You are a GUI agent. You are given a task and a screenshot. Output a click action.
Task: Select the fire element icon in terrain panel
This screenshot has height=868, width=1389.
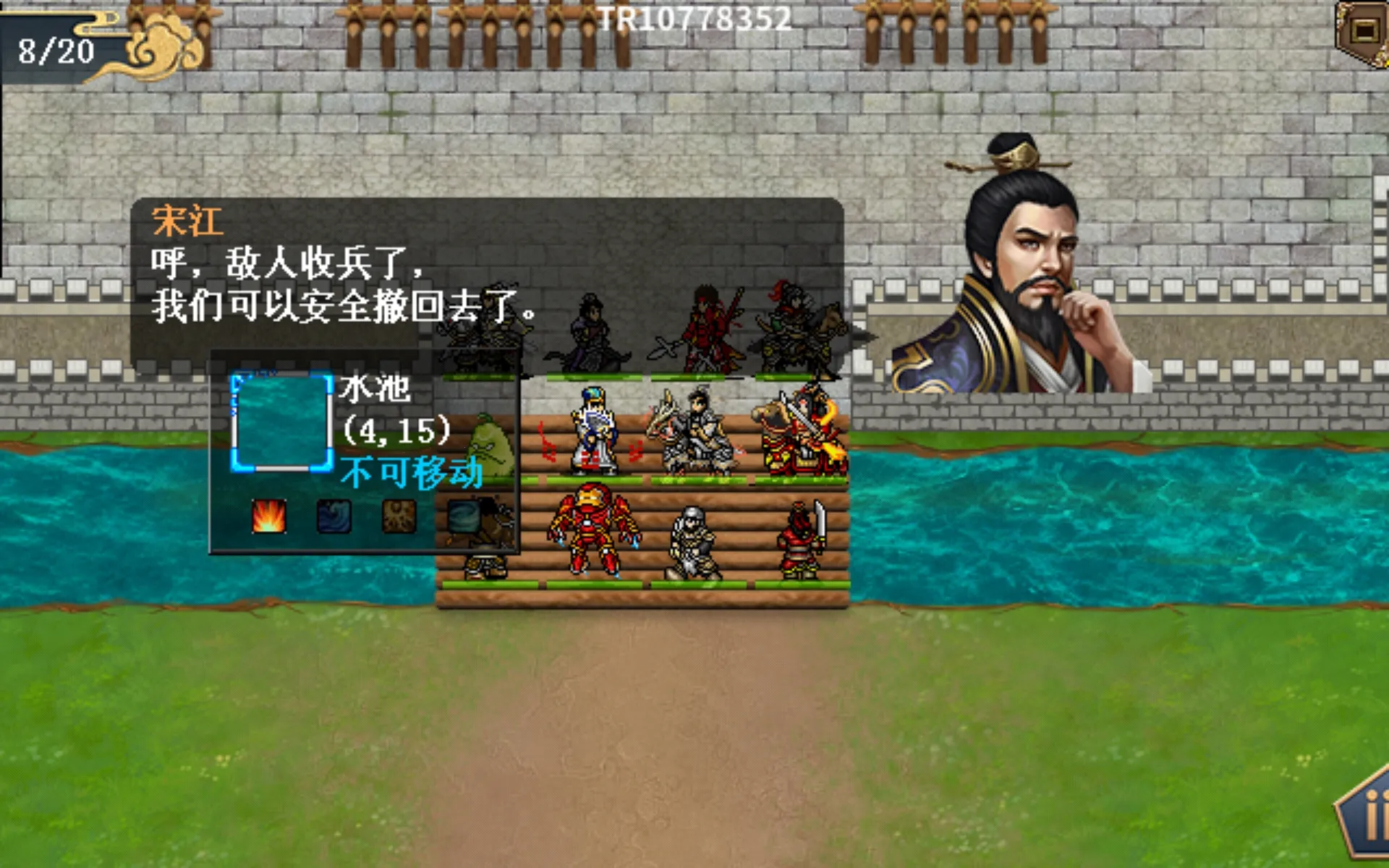click(x=268, y=516)
